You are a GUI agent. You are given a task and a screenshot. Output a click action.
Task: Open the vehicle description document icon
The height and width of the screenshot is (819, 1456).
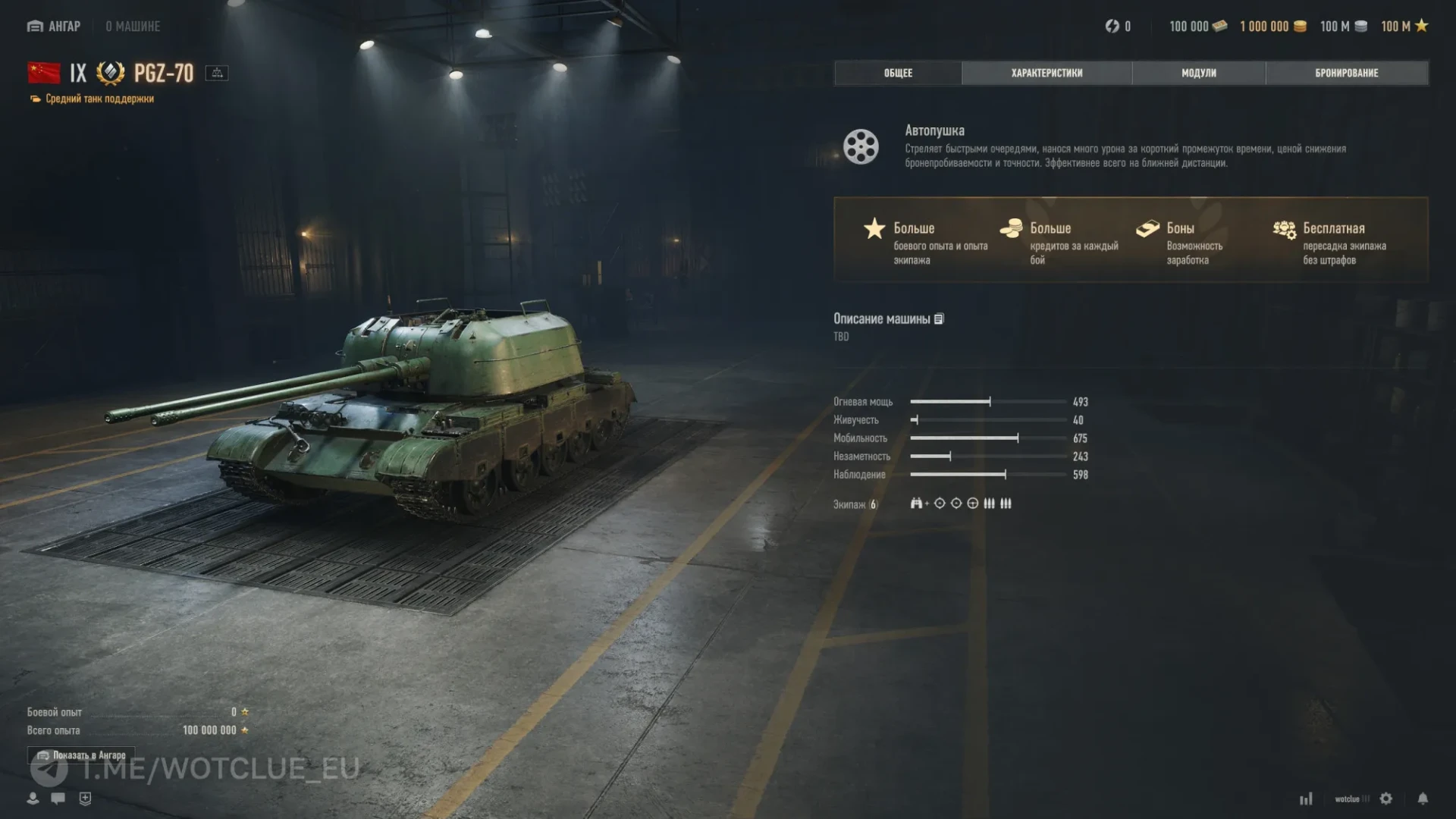939,319
